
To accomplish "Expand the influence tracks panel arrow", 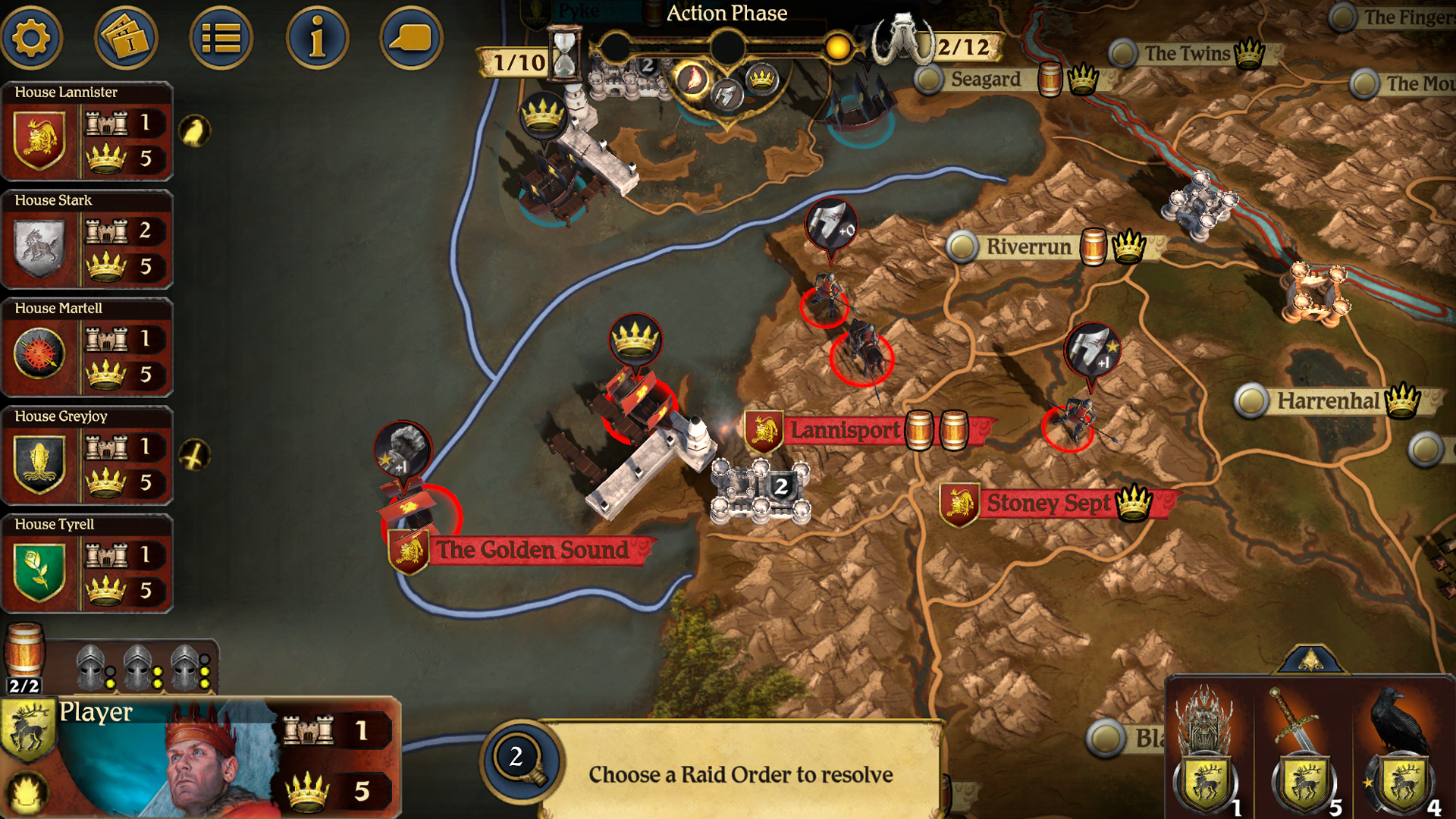I will [x=1310, y=660].
